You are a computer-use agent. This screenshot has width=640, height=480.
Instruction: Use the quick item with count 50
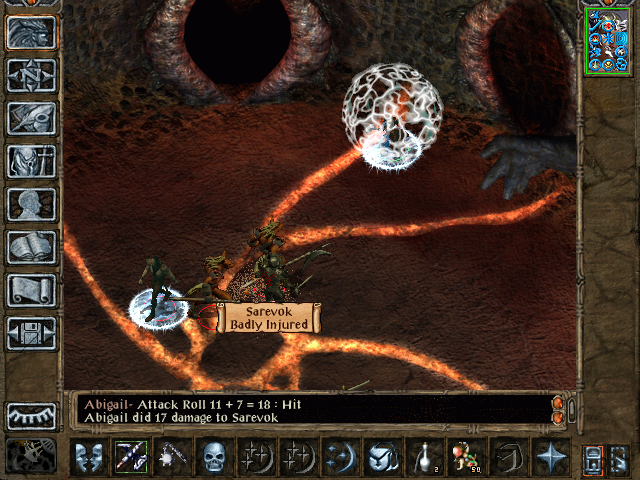(462, 457)
